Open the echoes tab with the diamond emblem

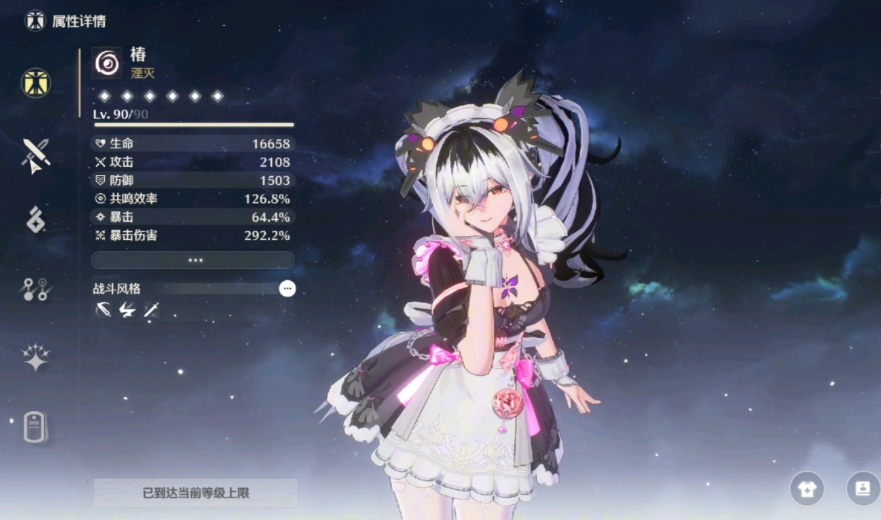36,220
